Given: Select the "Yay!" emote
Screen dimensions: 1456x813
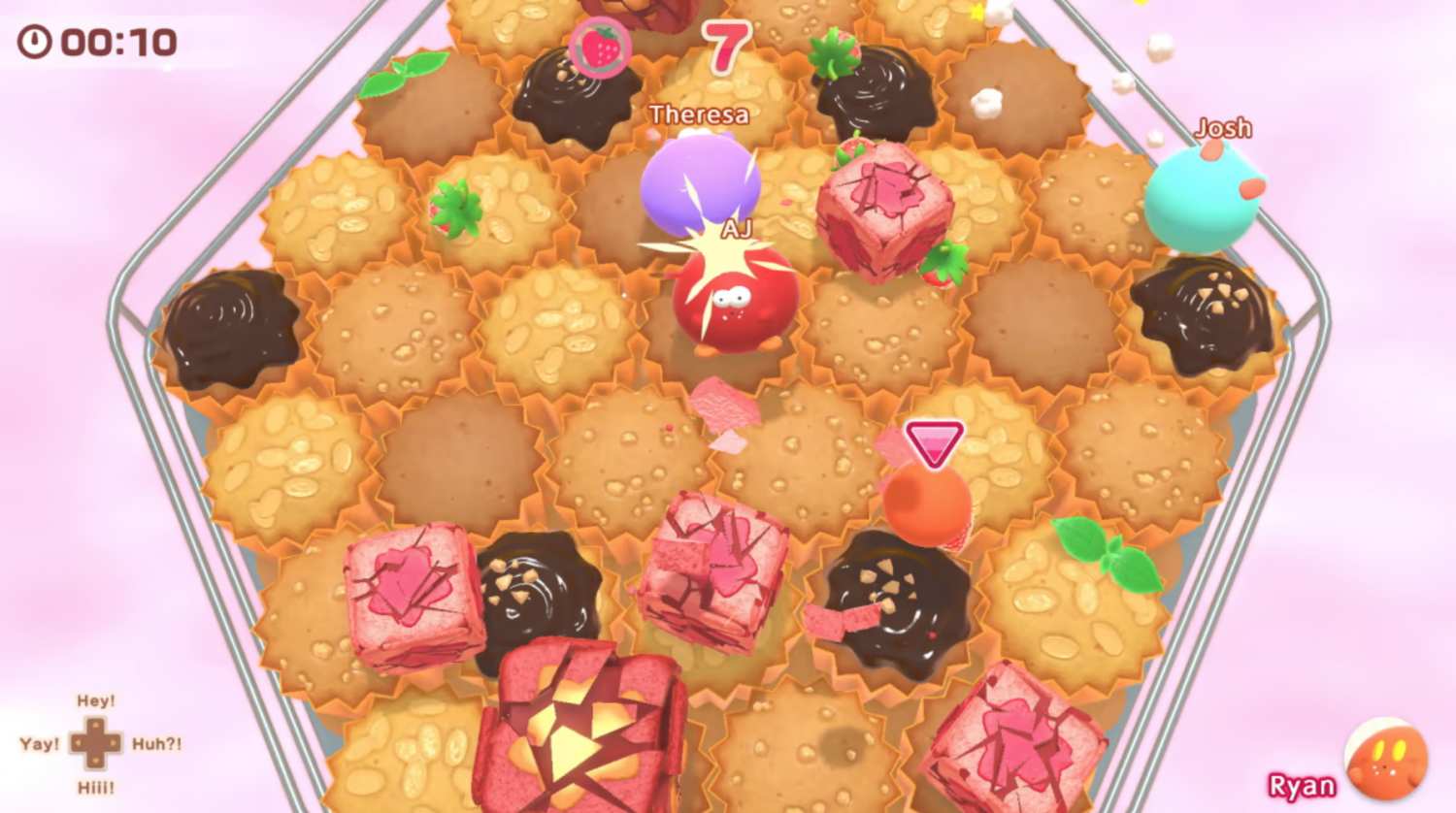Looking at the screenshot, I should coord(39,744).
